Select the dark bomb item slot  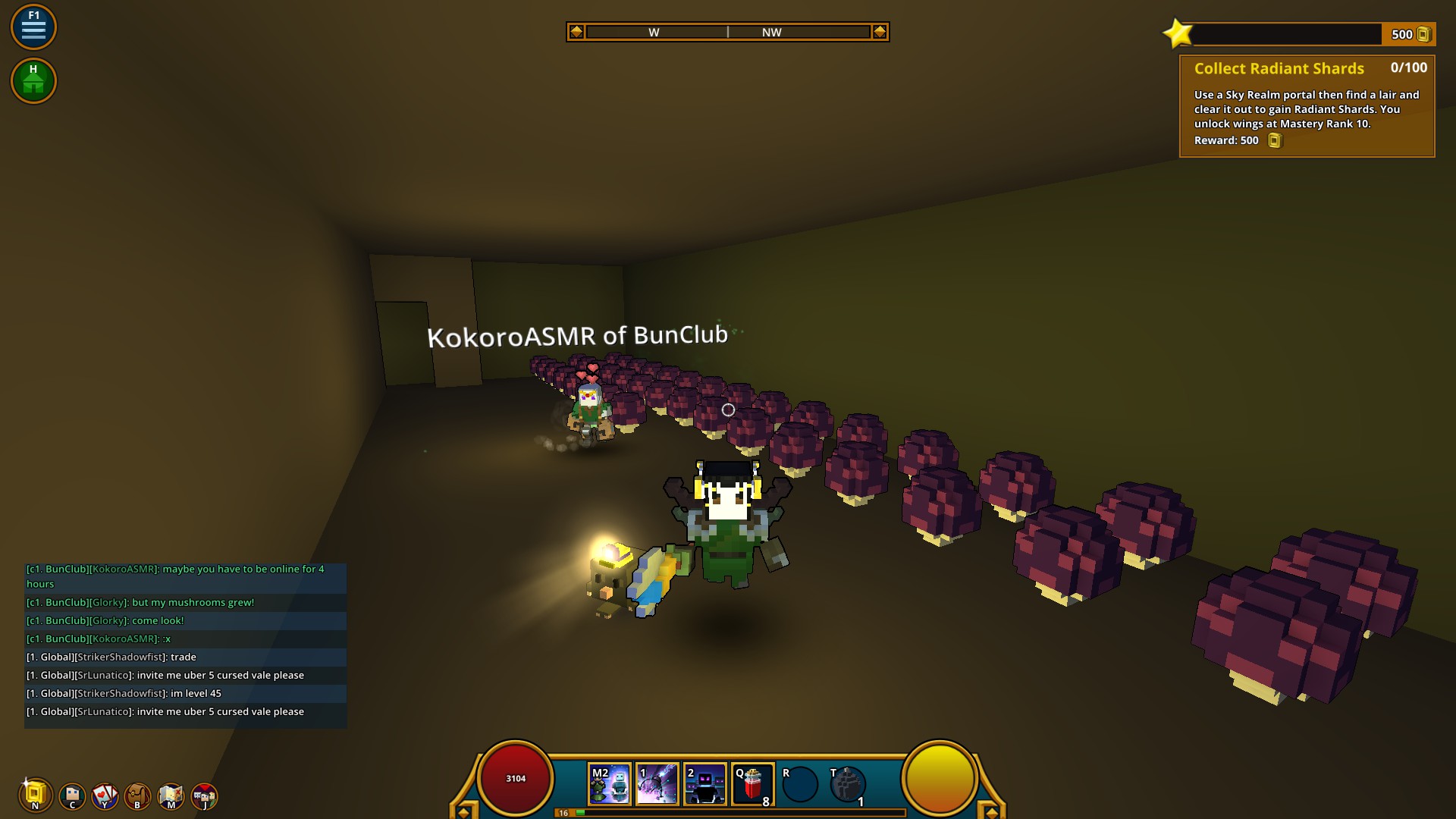coord(848,784)
